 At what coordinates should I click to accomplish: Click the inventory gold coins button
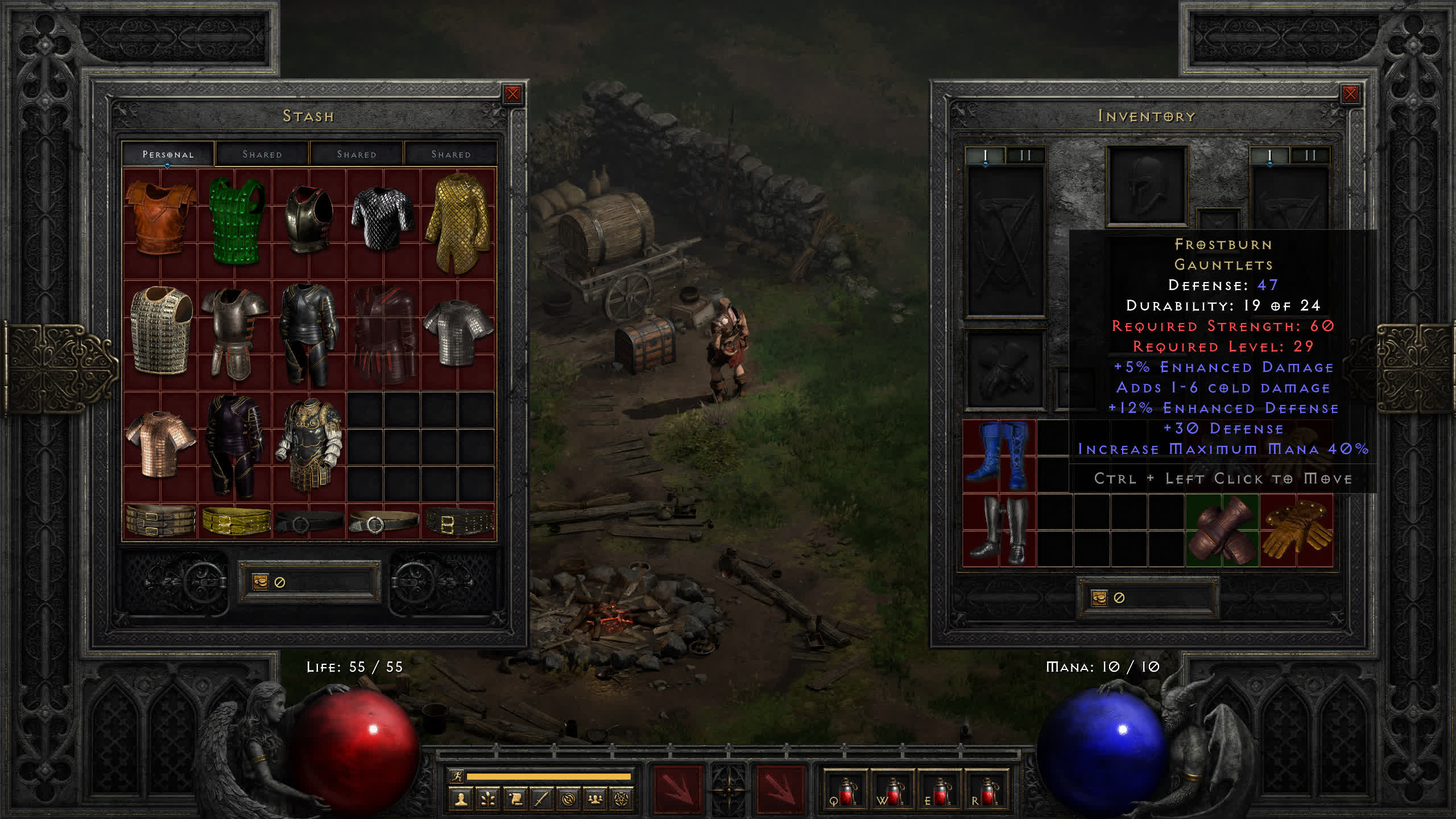tap(1099, 598)
